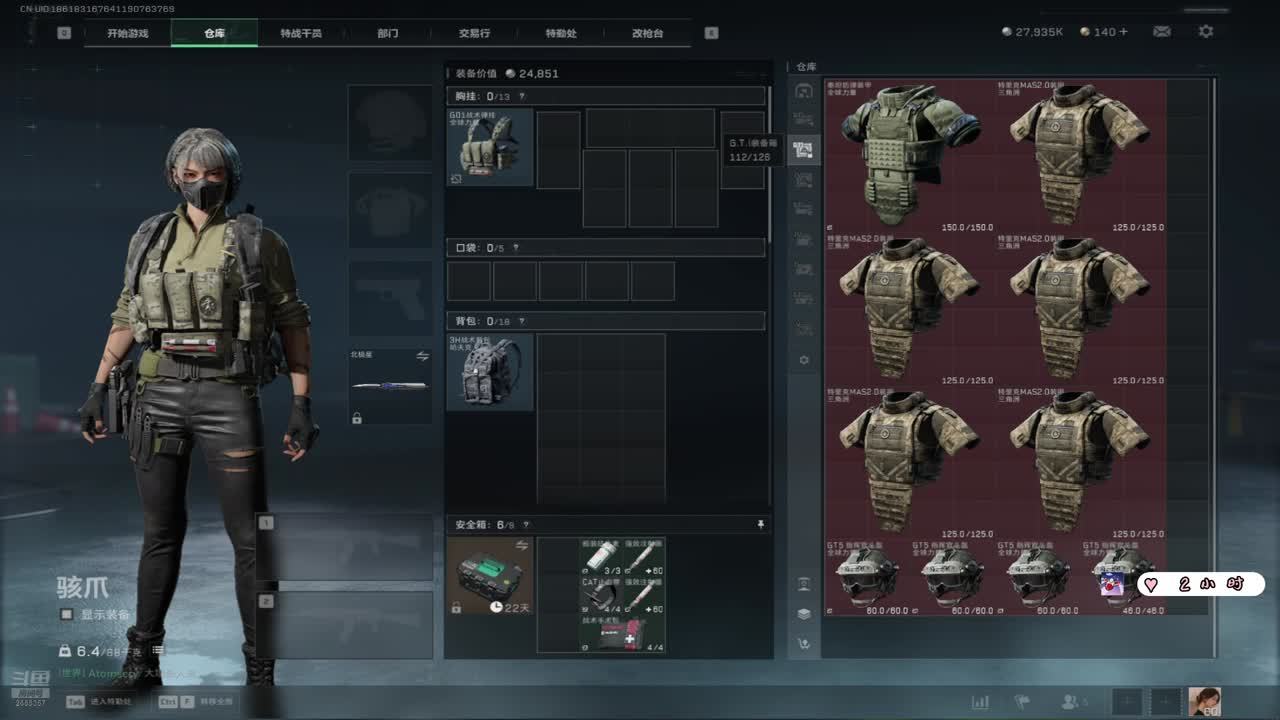Open the settings gear in the top bar
Screen dimensions: 1280x720
pos(1206,32)
